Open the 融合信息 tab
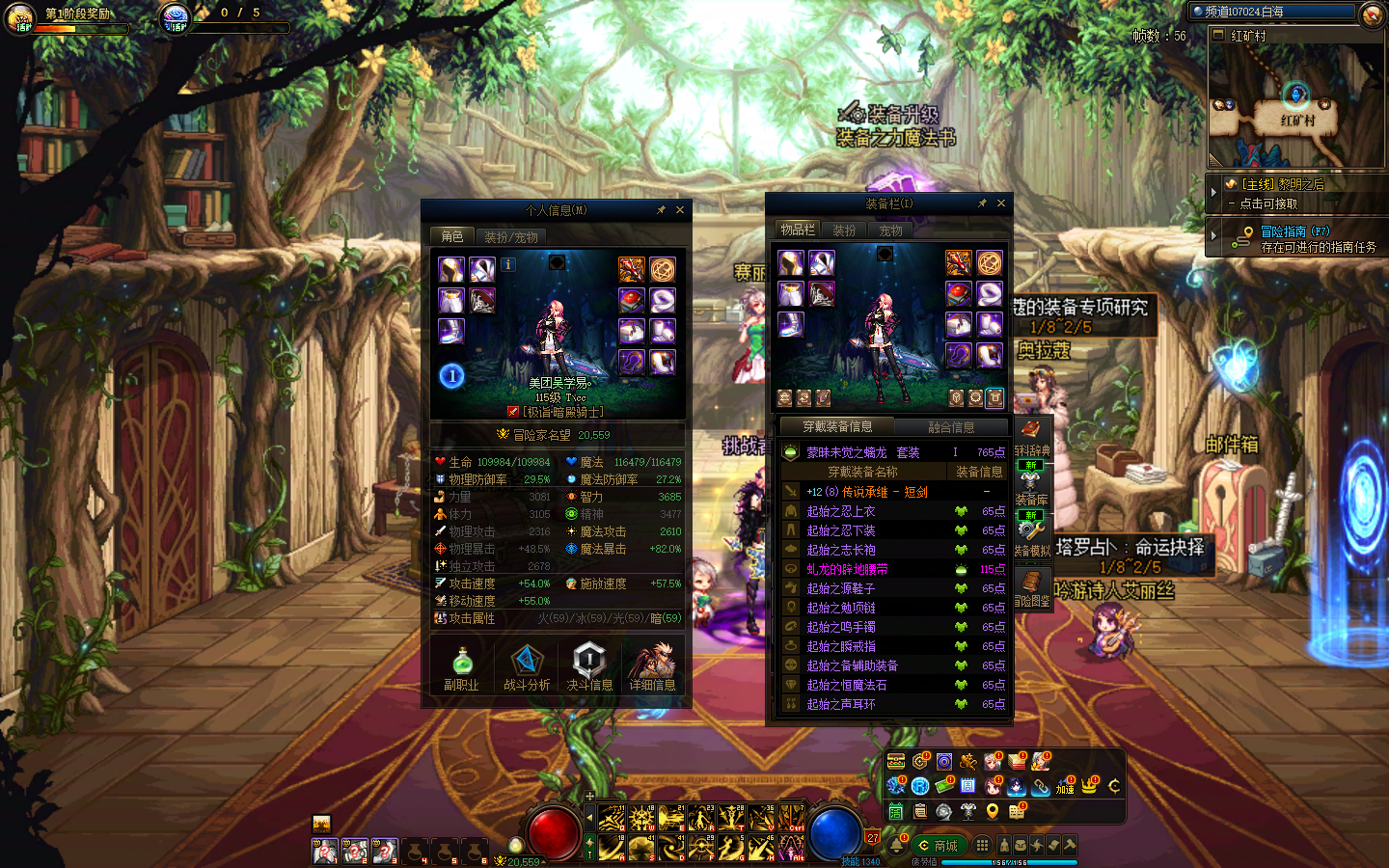This screenshot has width=1389, height=868. pos(951,427)
